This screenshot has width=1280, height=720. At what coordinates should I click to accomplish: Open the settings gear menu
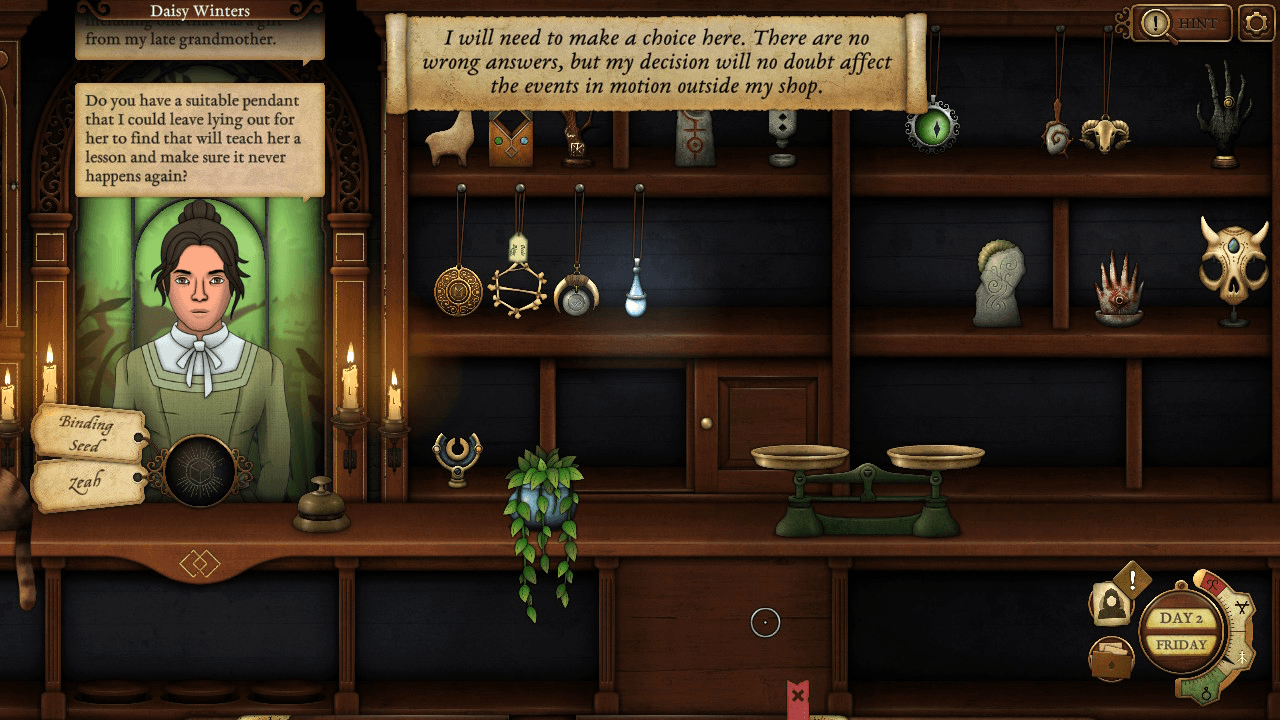[x=1256, y=23]
